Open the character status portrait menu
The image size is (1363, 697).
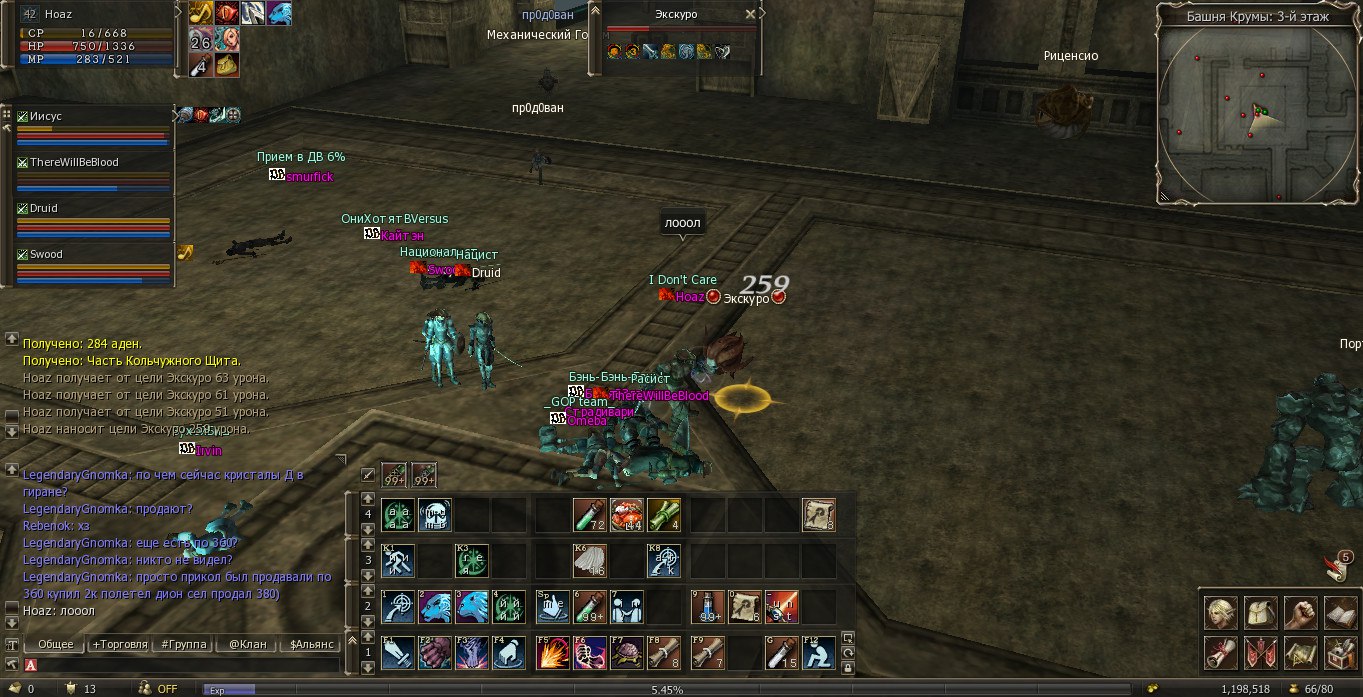pos(1220,612)
